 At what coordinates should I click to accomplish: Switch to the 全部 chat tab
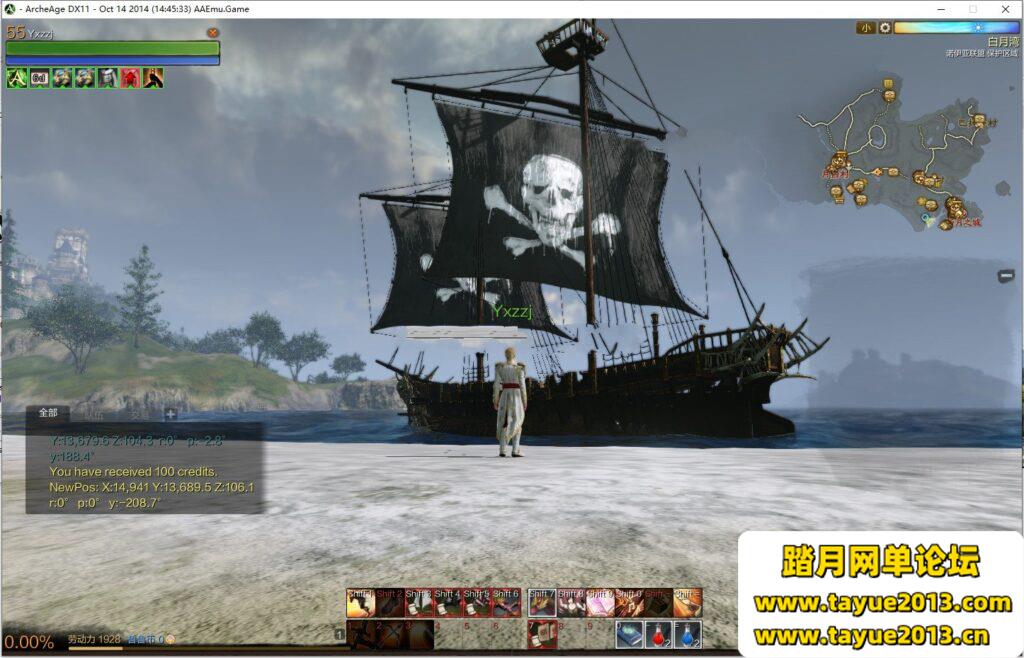point(49,413)
